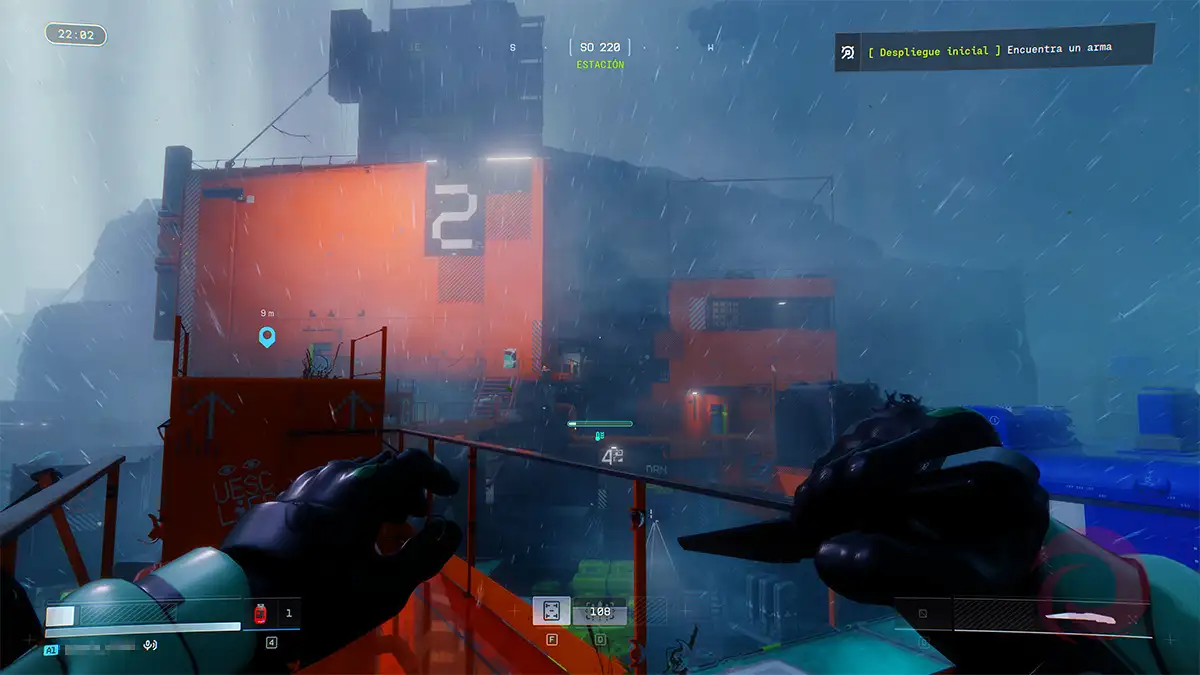Click the SO 220 compass heading
The width and height of the screenshot is (1200, 675).
(x=600, y=47)
